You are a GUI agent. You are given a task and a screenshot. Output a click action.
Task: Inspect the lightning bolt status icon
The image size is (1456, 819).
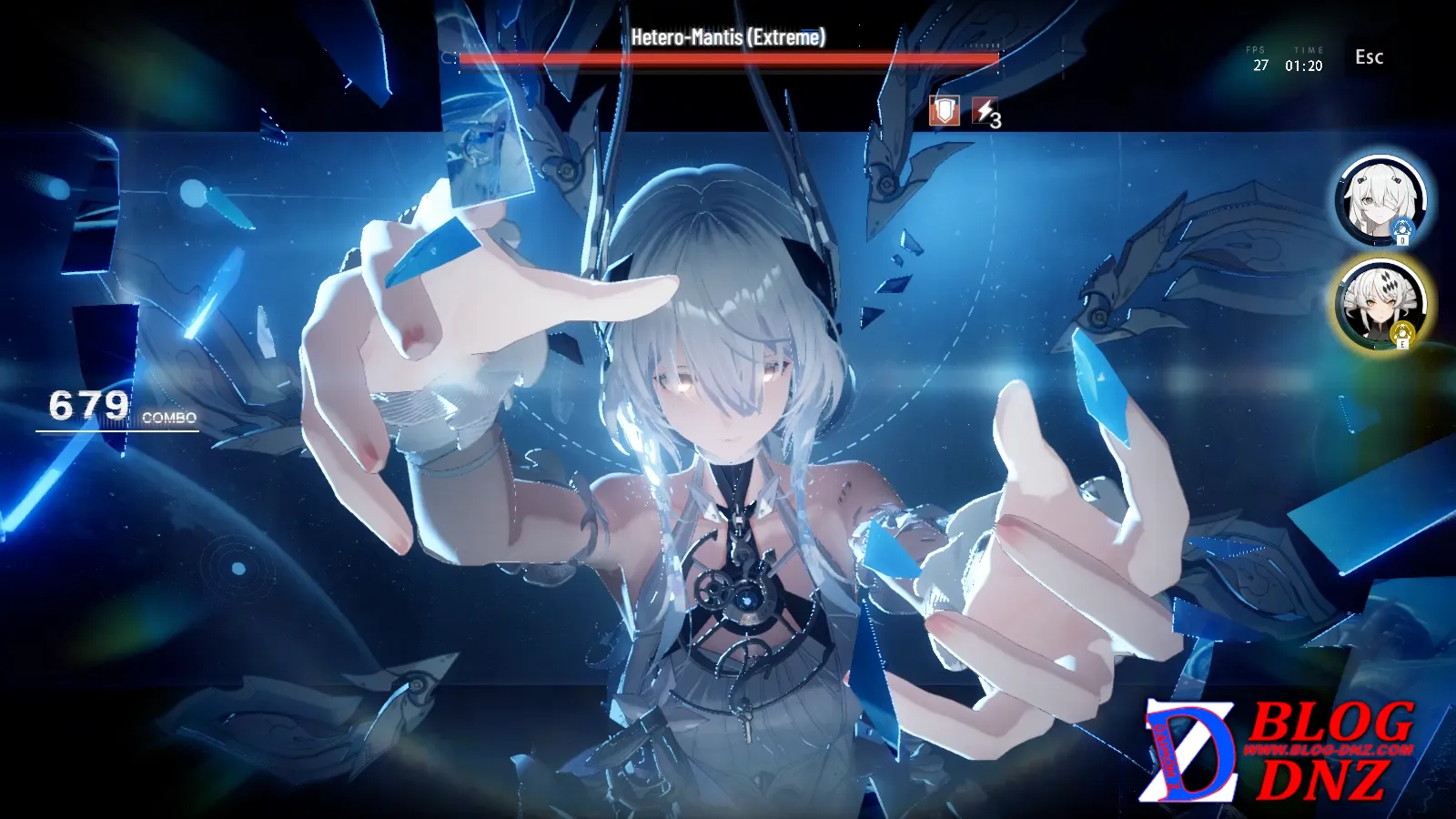985,112
